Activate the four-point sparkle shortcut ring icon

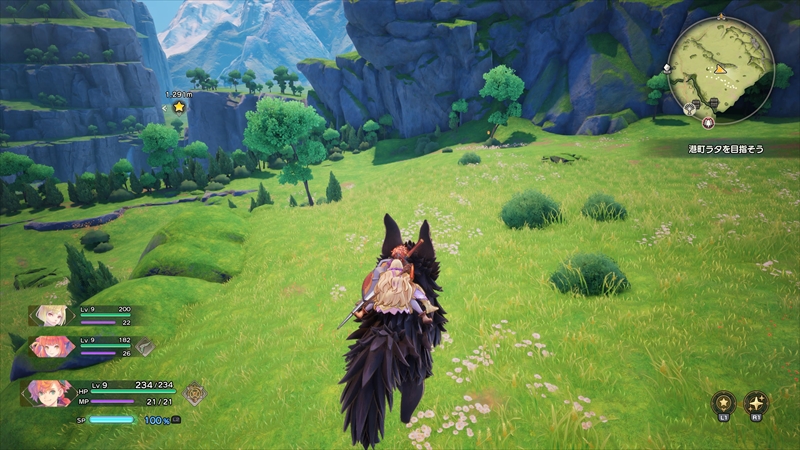click(x=757, y=402)
